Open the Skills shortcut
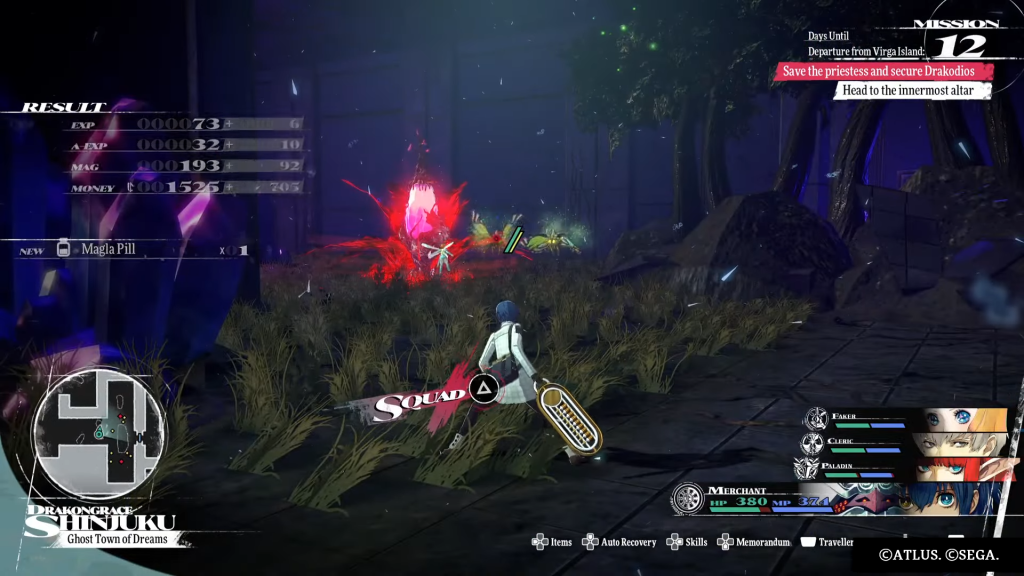This screenshot has height=576, width=1024. coord(688,542)
